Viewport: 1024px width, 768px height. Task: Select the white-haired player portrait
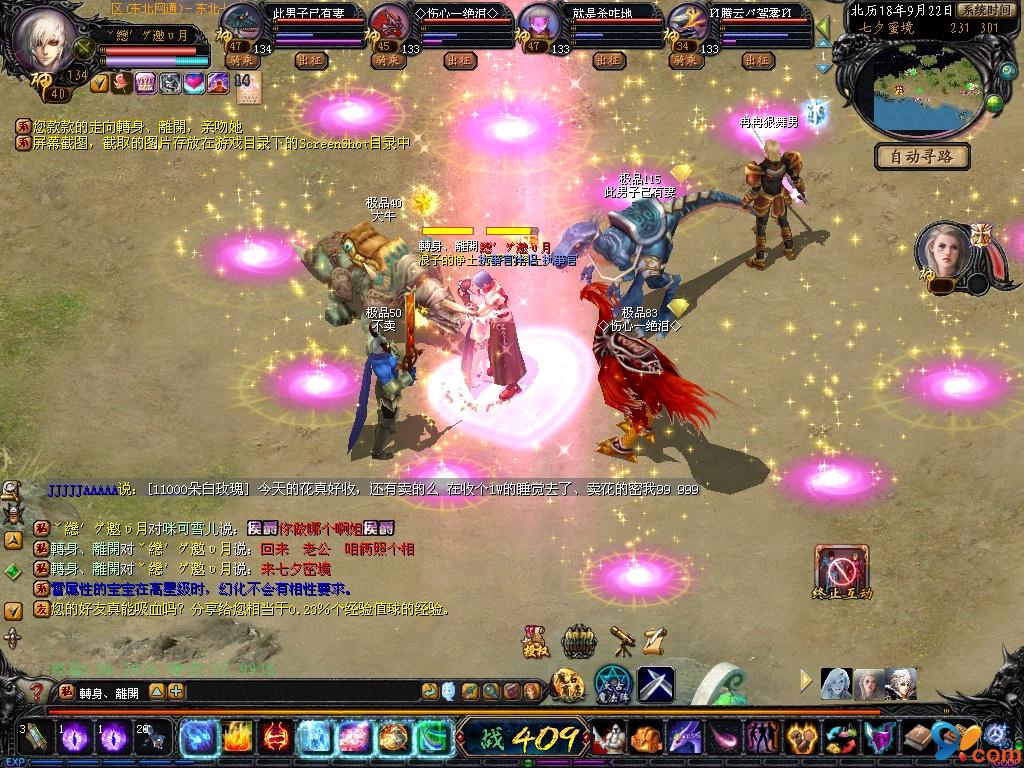pyautogui.click(x=47, y=38)
